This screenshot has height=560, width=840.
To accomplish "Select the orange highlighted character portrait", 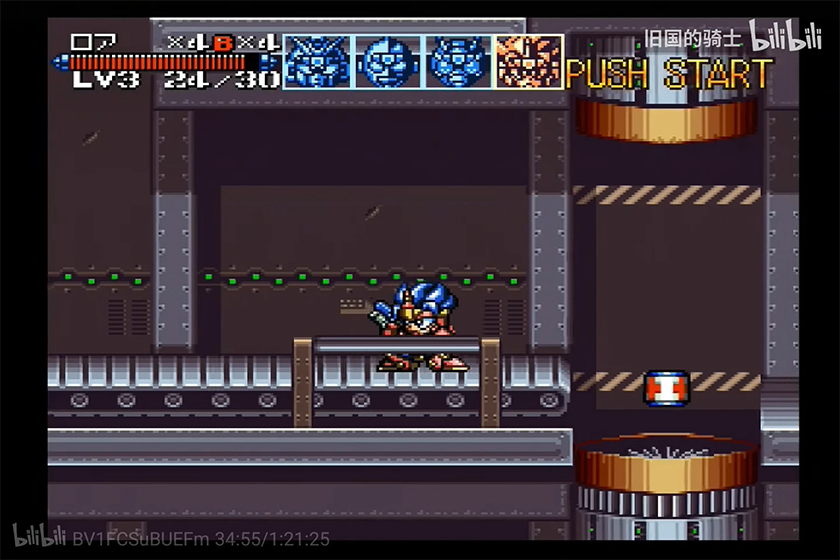I will tap(529, 61).
